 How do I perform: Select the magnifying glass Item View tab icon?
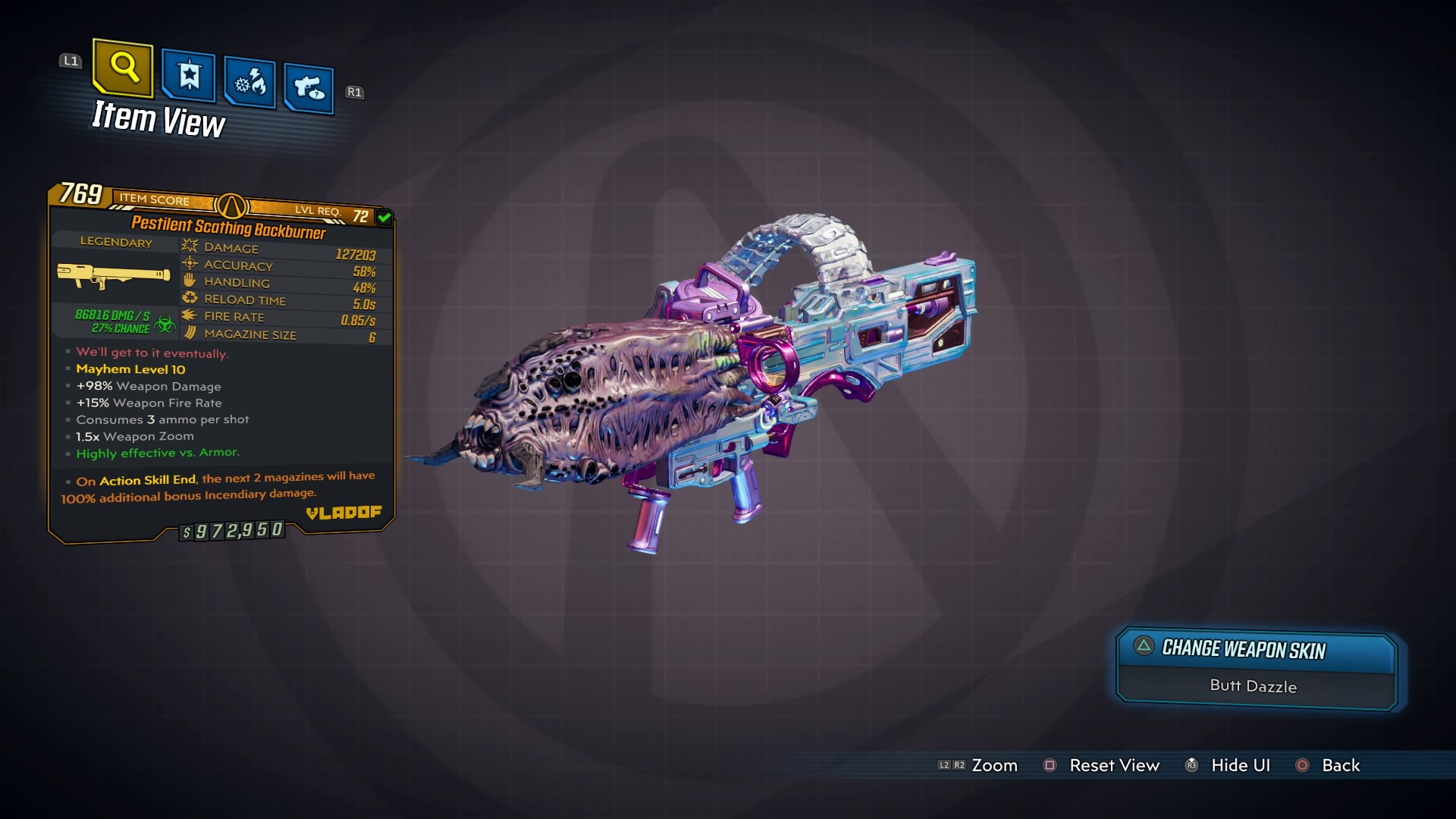123,71
